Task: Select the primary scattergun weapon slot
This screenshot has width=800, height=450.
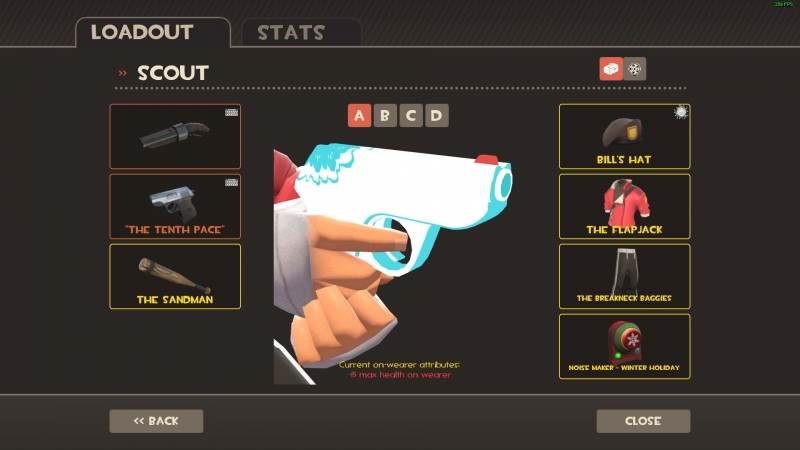Action: (175, 136)
